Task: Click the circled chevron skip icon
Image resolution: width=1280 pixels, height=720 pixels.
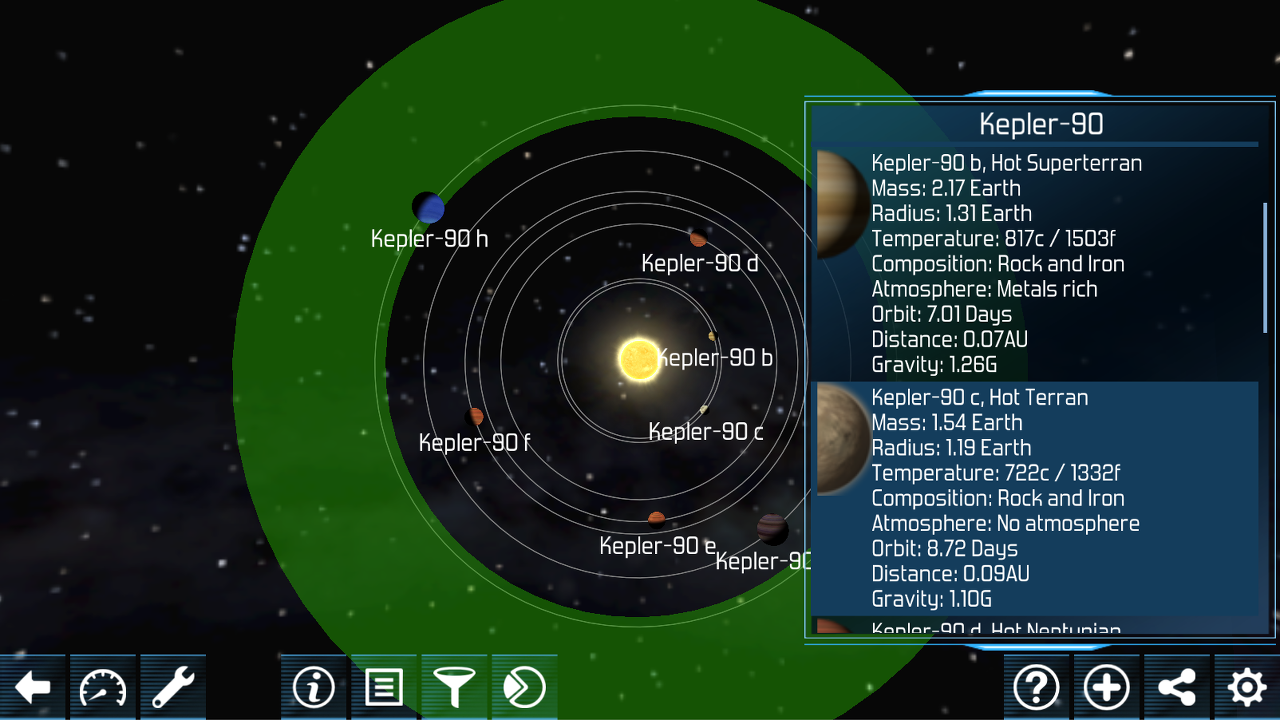Action: (524, 687)
